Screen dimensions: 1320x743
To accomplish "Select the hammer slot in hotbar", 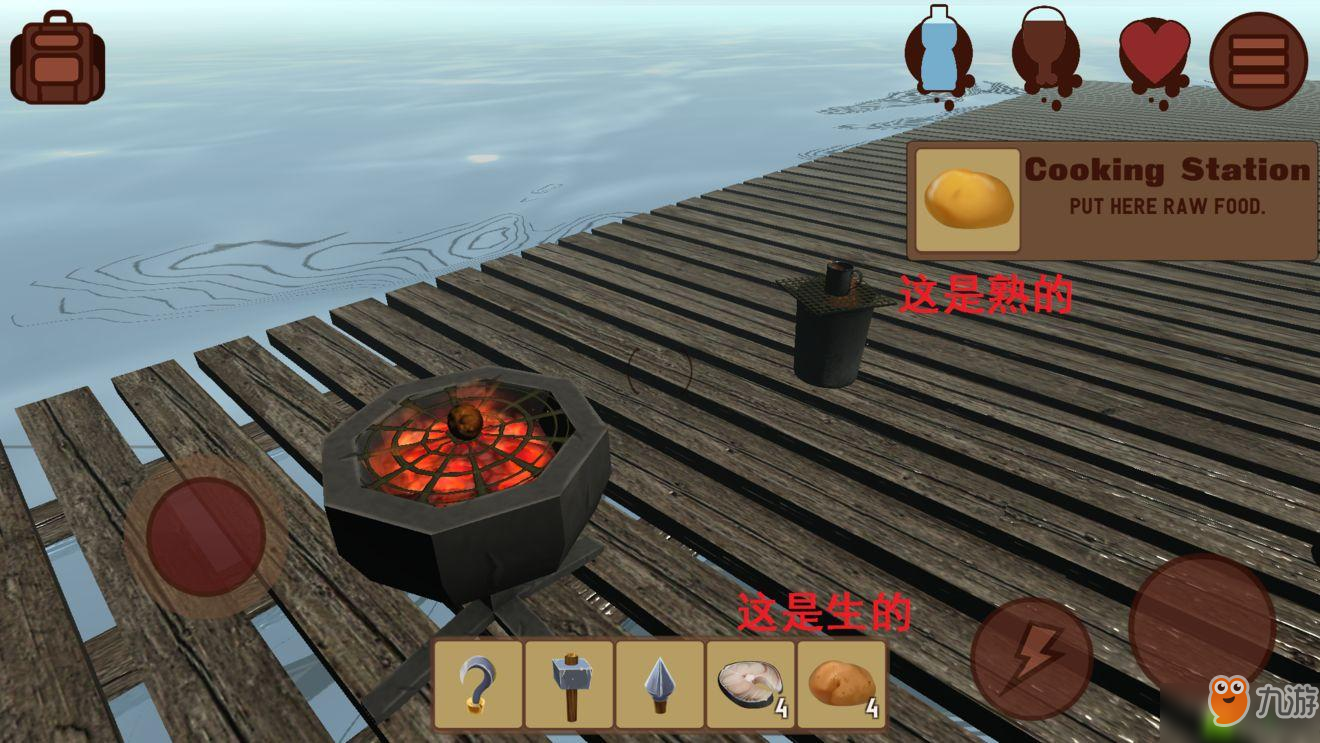I will pos(568,684).
